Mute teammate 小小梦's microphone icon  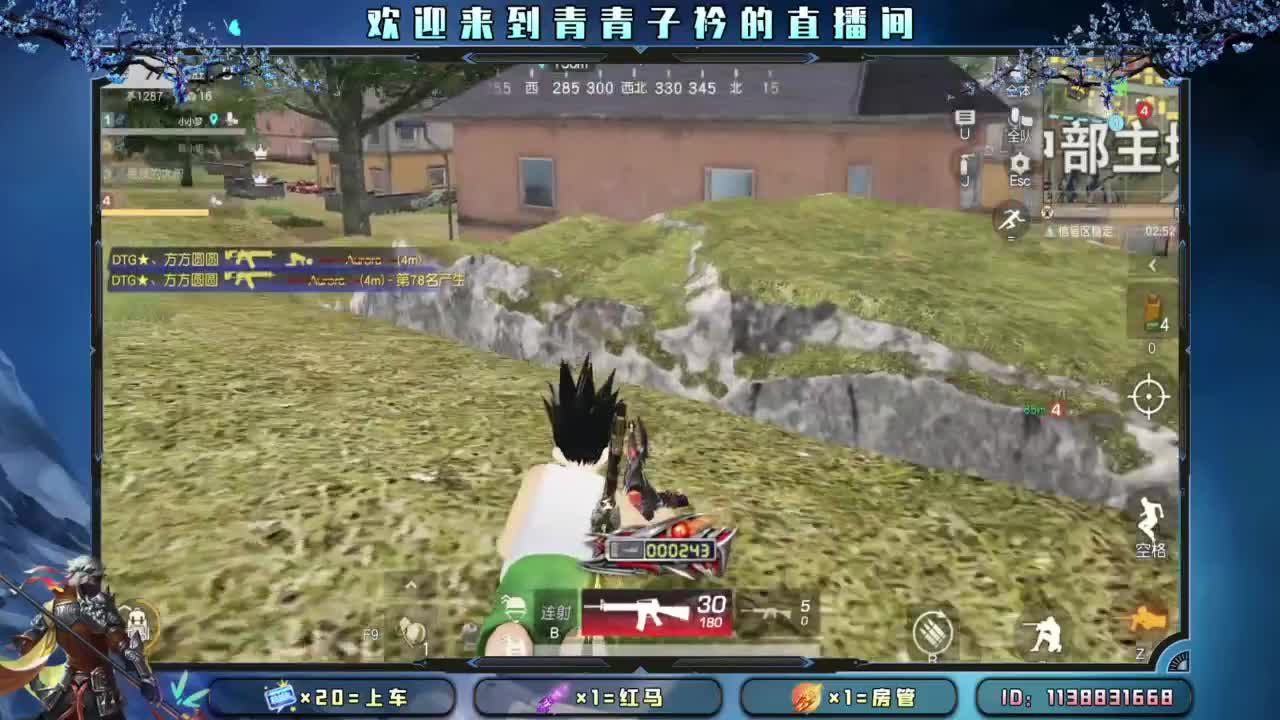pos(229,120)
